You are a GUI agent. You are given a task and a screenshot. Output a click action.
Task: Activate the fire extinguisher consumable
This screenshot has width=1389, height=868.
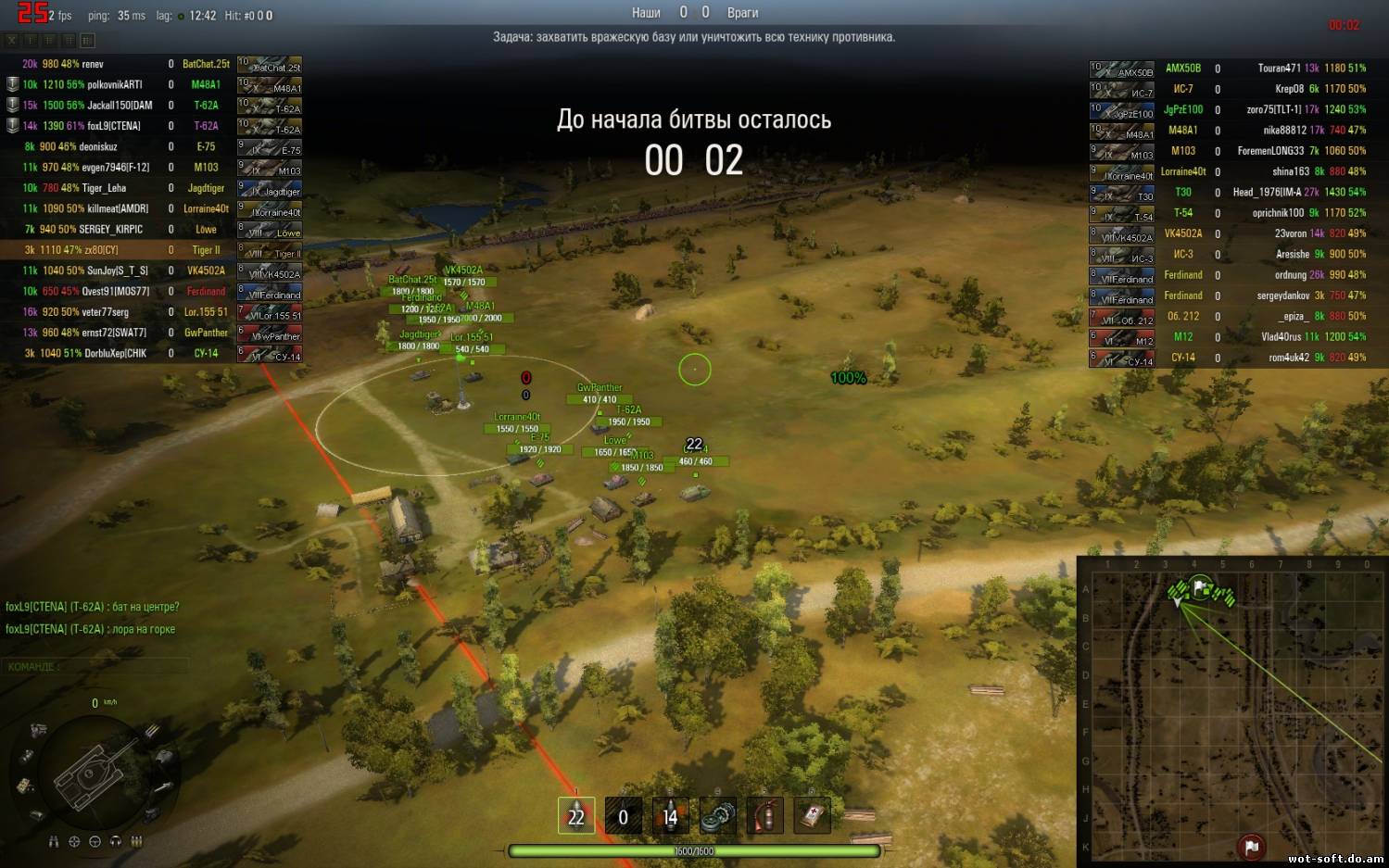coord(764,816)
